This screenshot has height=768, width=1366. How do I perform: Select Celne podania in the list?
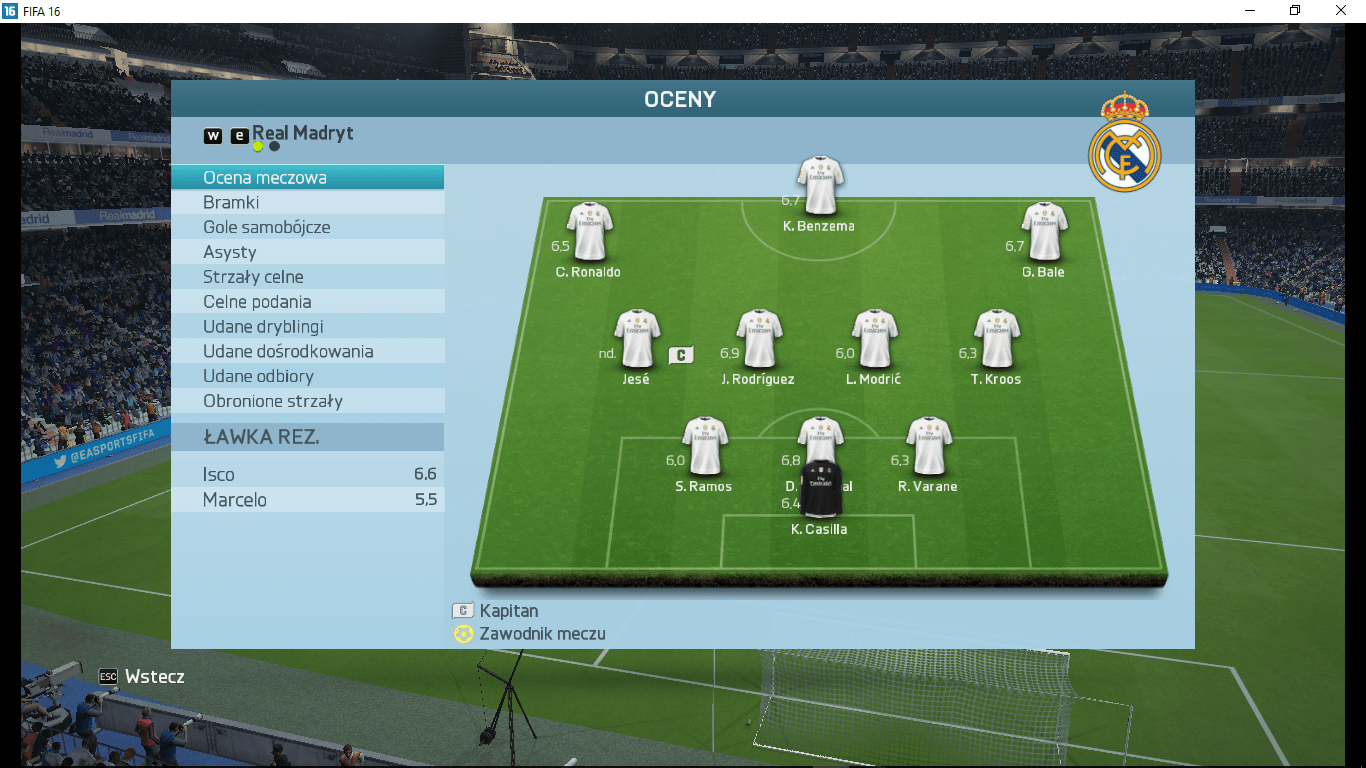click(307, 302)
